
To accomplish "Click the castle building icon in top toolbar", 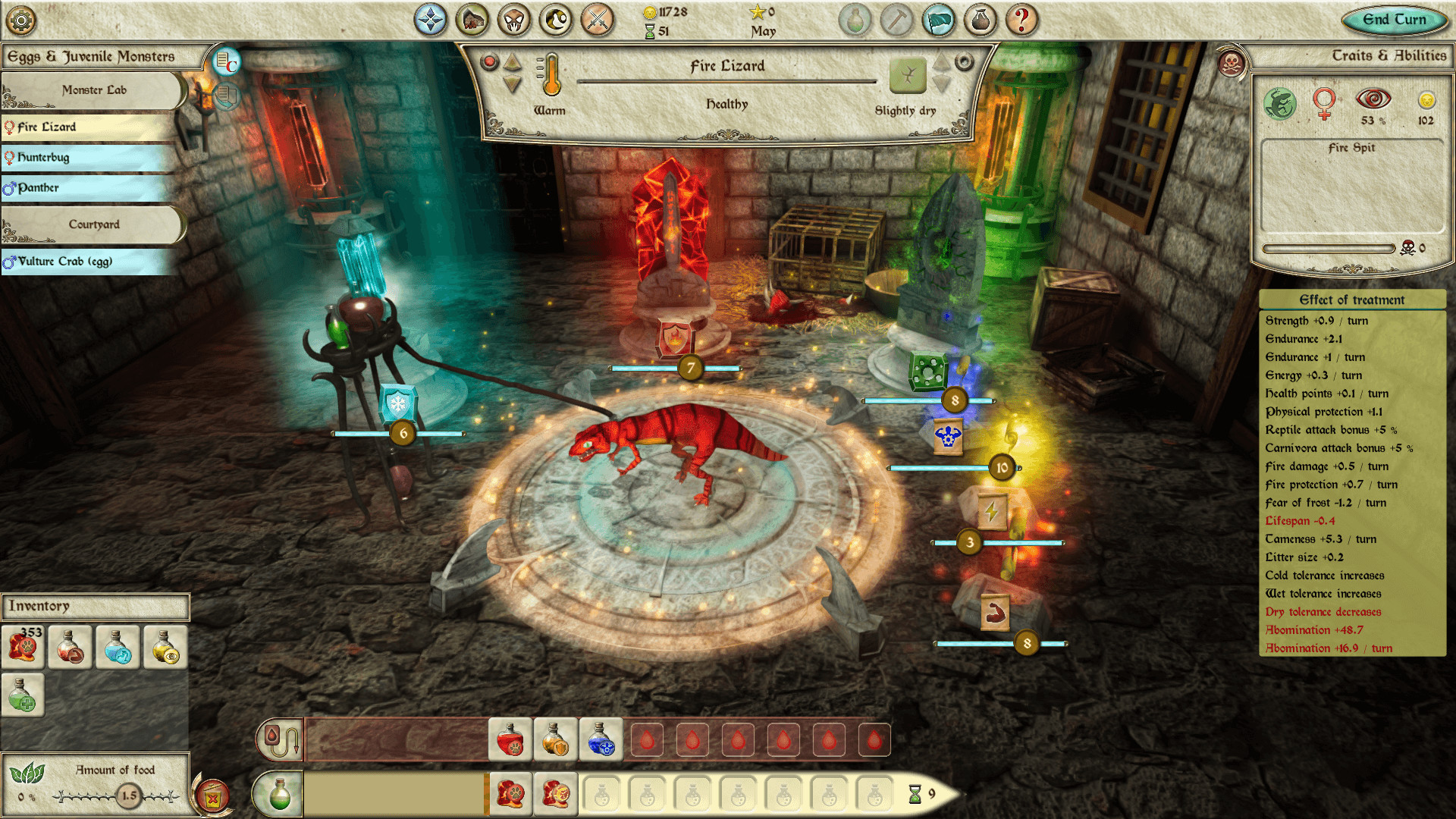I will [472, 20].
